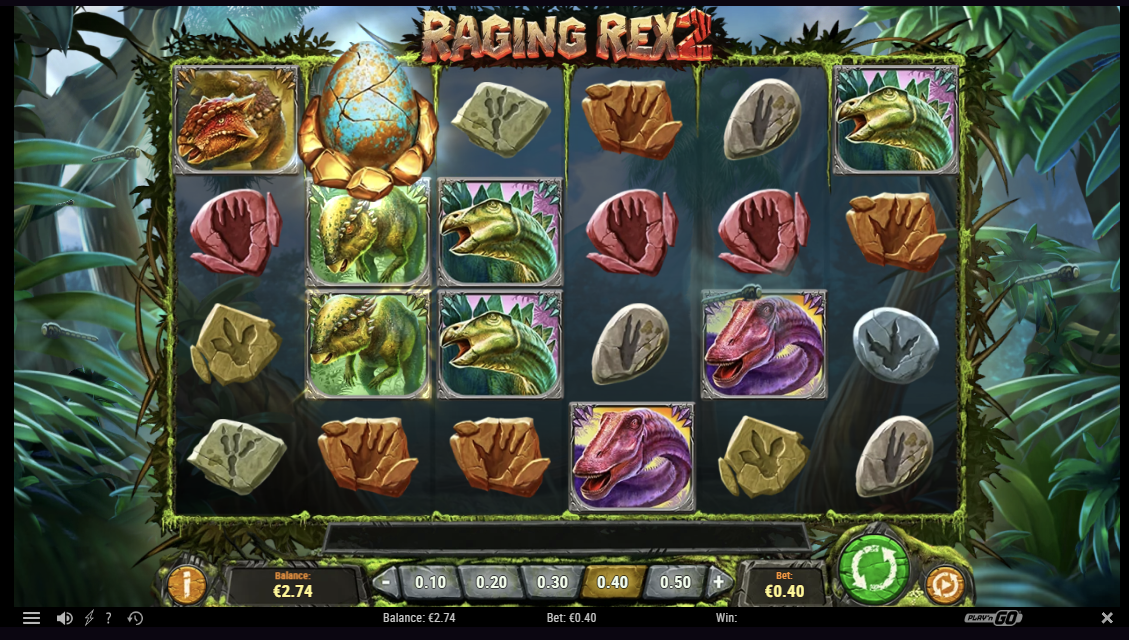The image size is (1129, 640).
Task: Set the bet to 0.30
Action: (552, 582)
